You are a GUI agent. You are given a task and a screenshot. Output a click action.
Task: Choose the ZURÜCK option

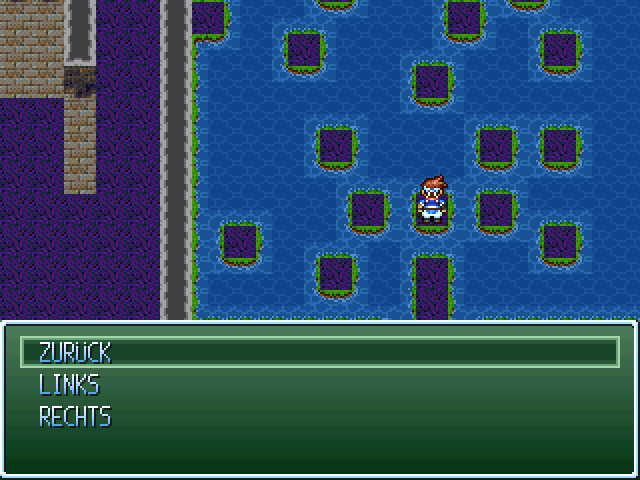point(75,352)
